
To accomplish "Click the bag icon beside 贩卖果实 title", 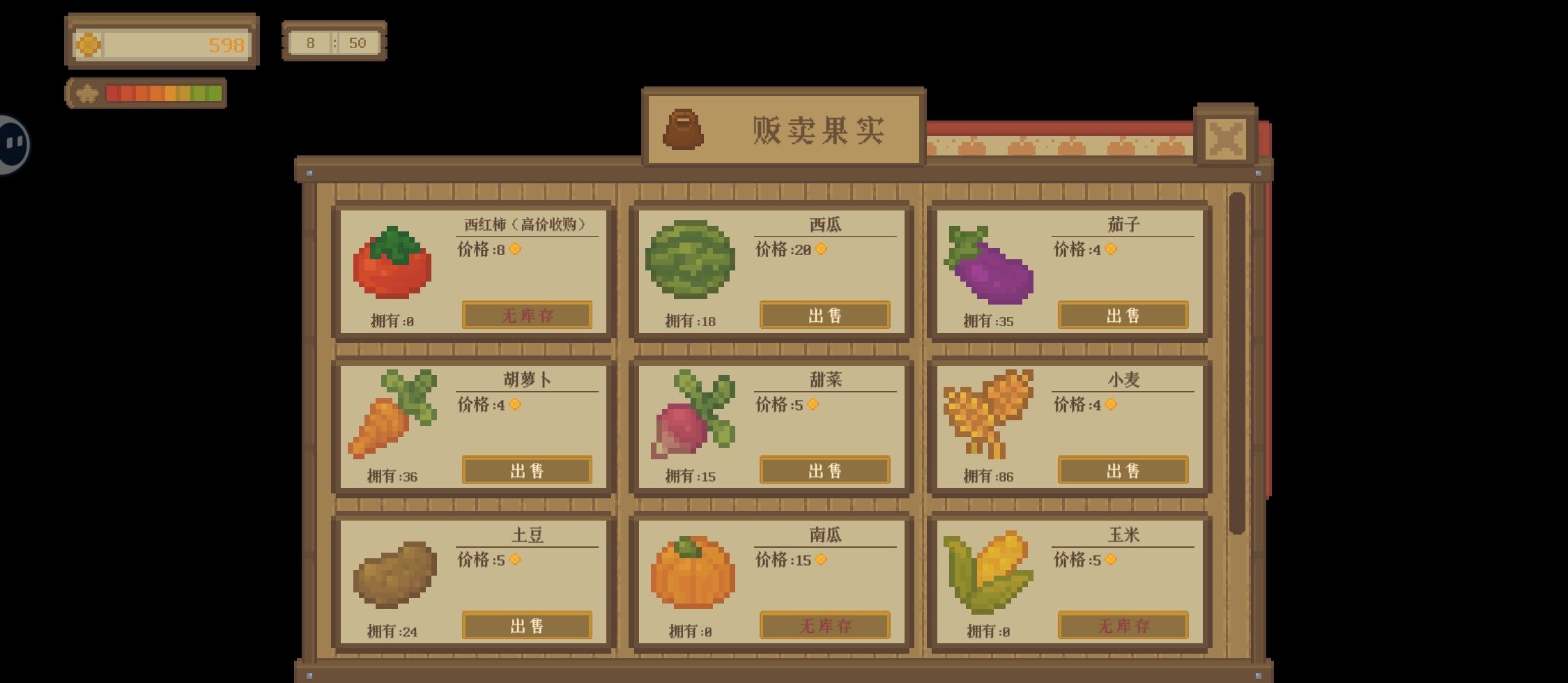I will (x=684, y=130).
